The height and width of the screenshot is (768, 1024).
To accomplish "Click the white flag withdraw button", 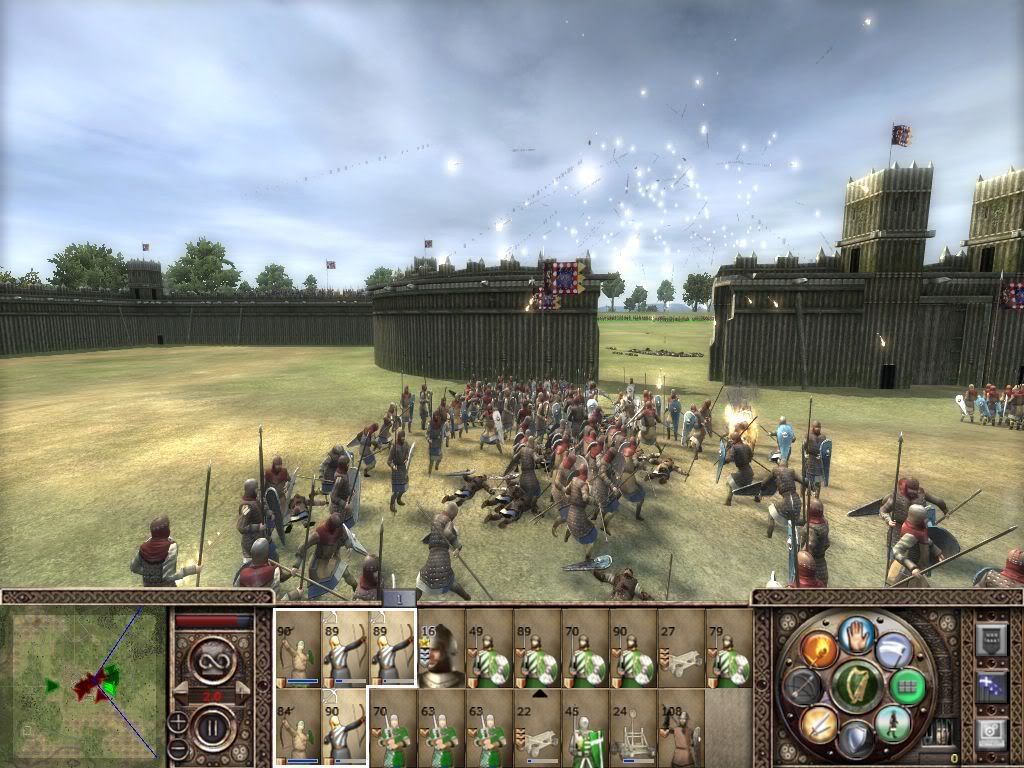I will pyautogui.click(x=893, y=648).
